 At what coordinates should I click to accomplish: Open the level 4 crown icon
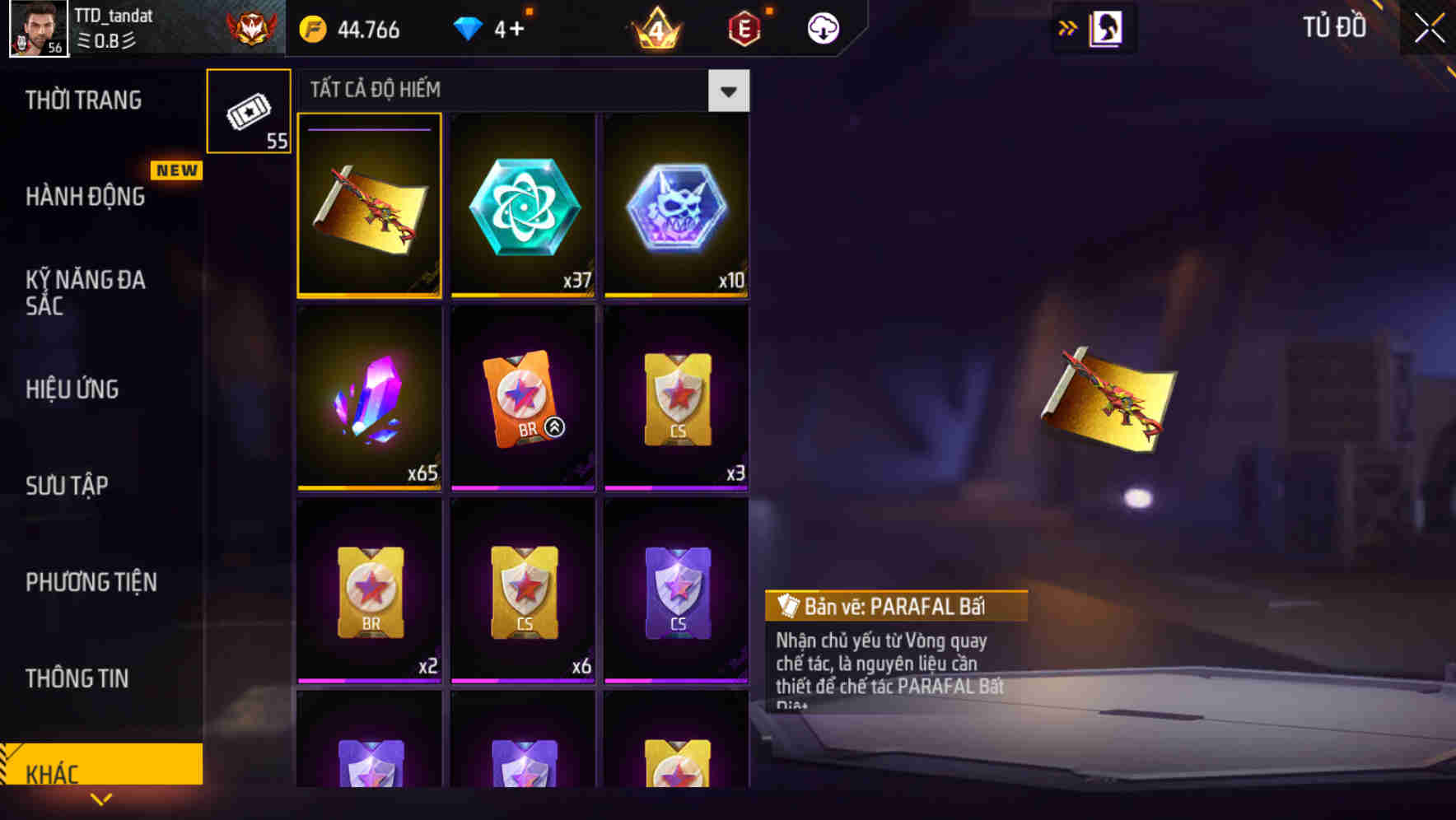(x=655, y=27)
